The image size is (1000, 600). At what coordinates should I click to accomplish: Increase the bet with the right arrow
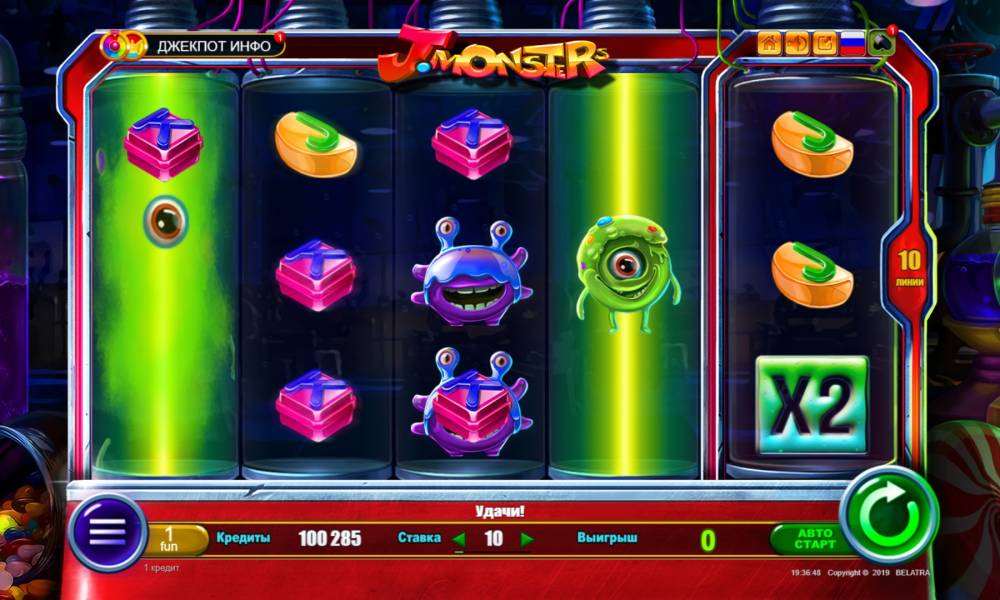pos(527,540)
